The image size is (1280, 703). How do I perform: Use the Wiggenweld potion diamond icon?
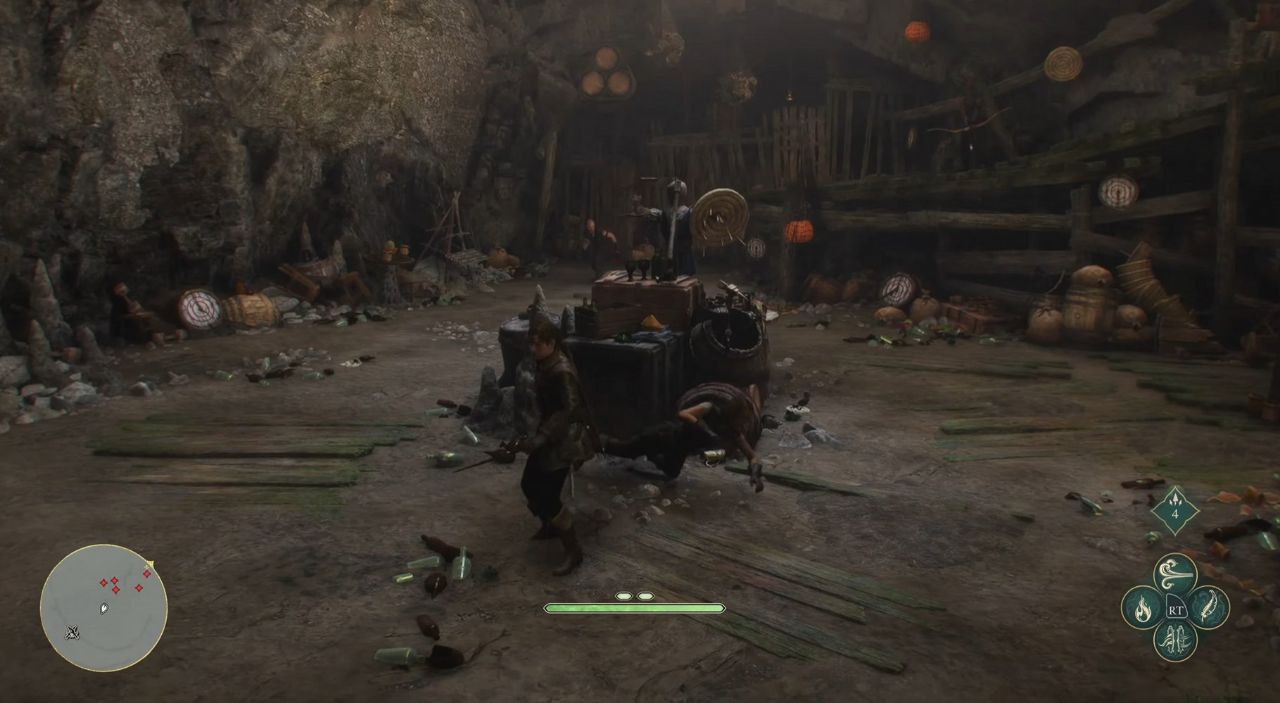coord(1175,511)
